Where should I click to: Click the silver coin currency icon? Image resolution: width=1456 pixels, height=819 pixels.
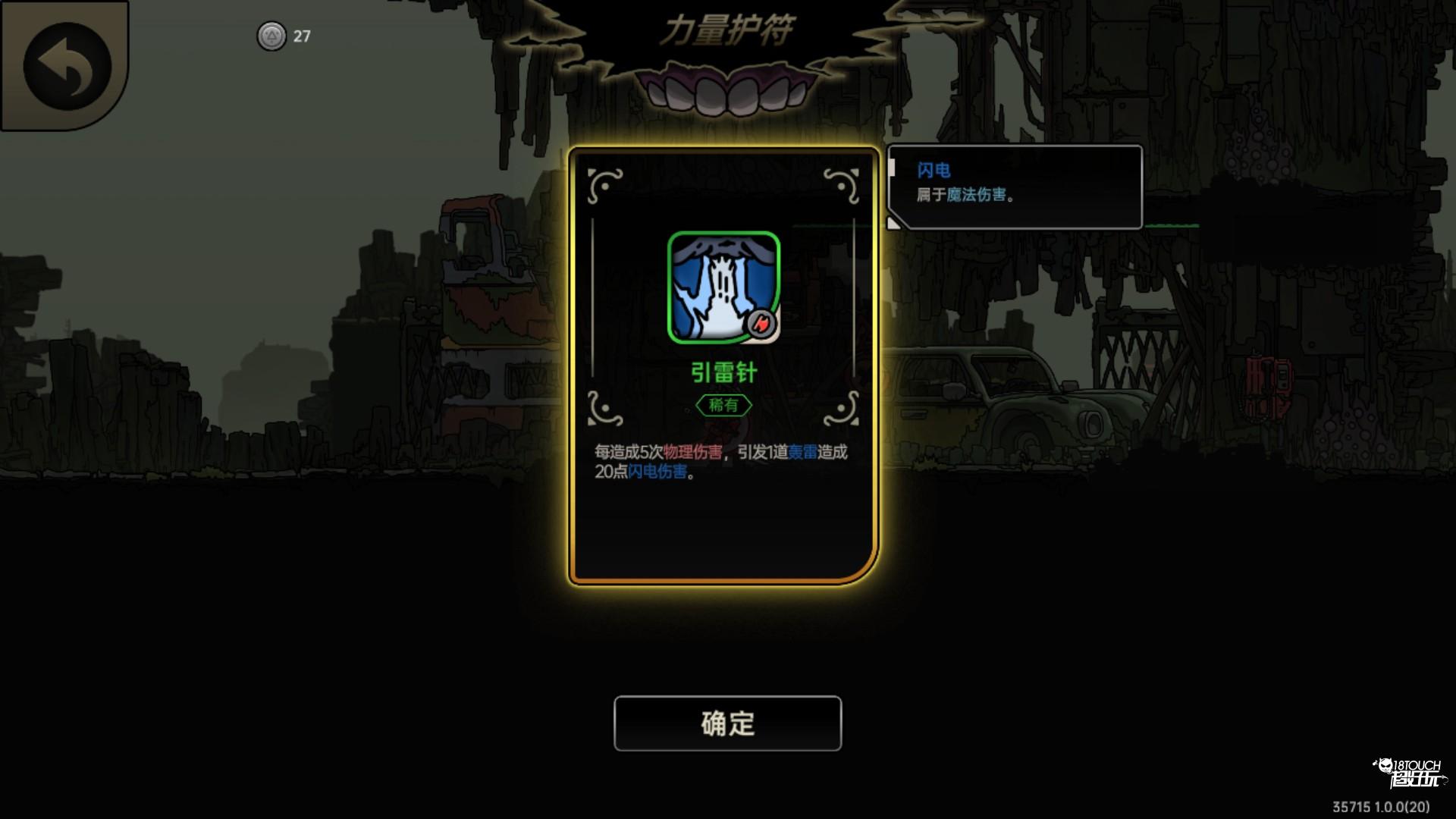click(x=271, y=34)
